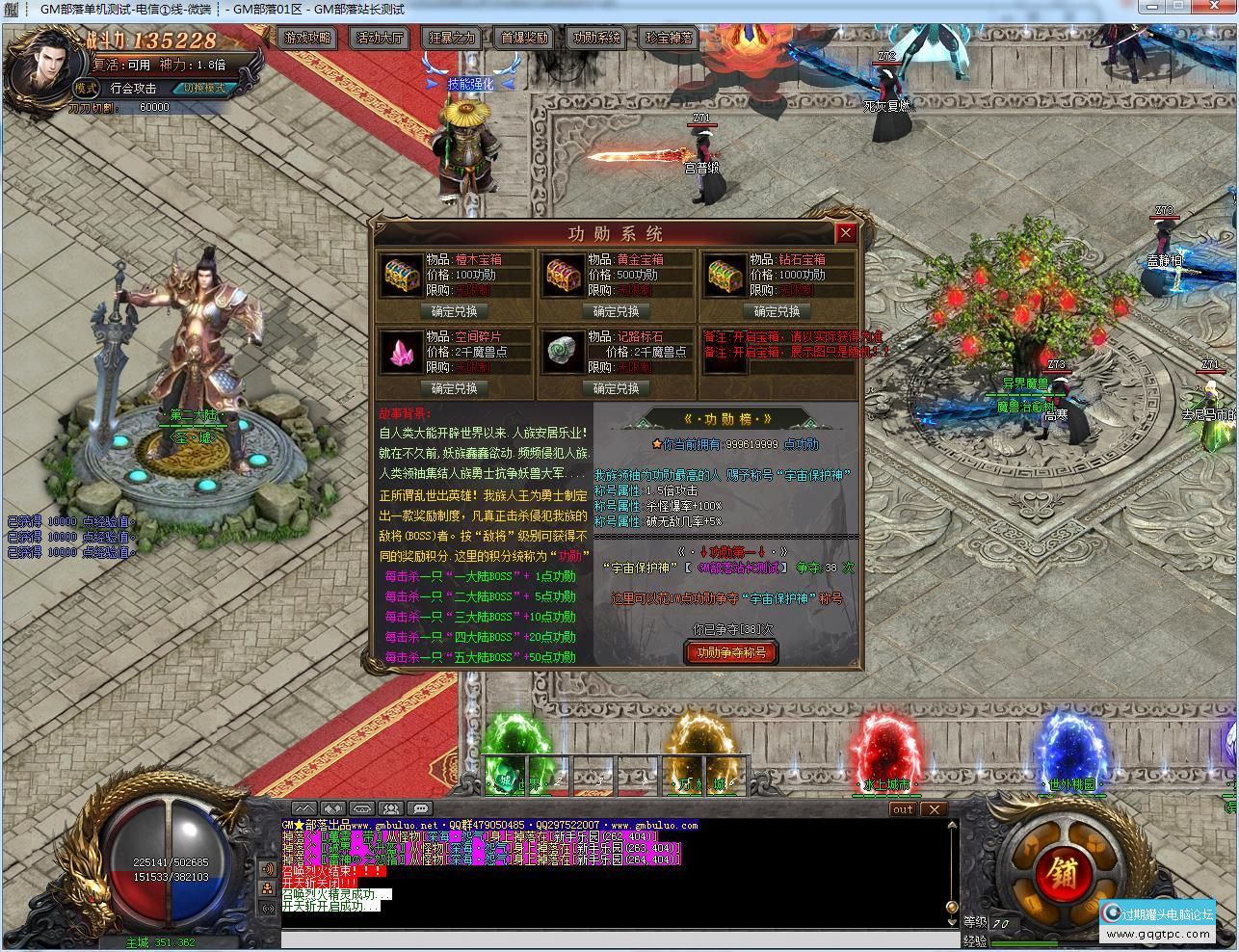Open the 游戏攻略 menu
1239x952 pixels.
[x=306, y=39]
